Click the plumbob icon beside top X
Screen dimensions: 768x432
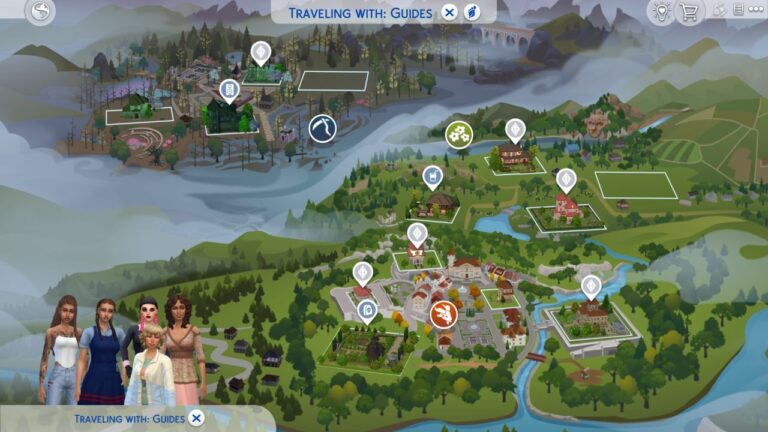(x=472, y=12)
